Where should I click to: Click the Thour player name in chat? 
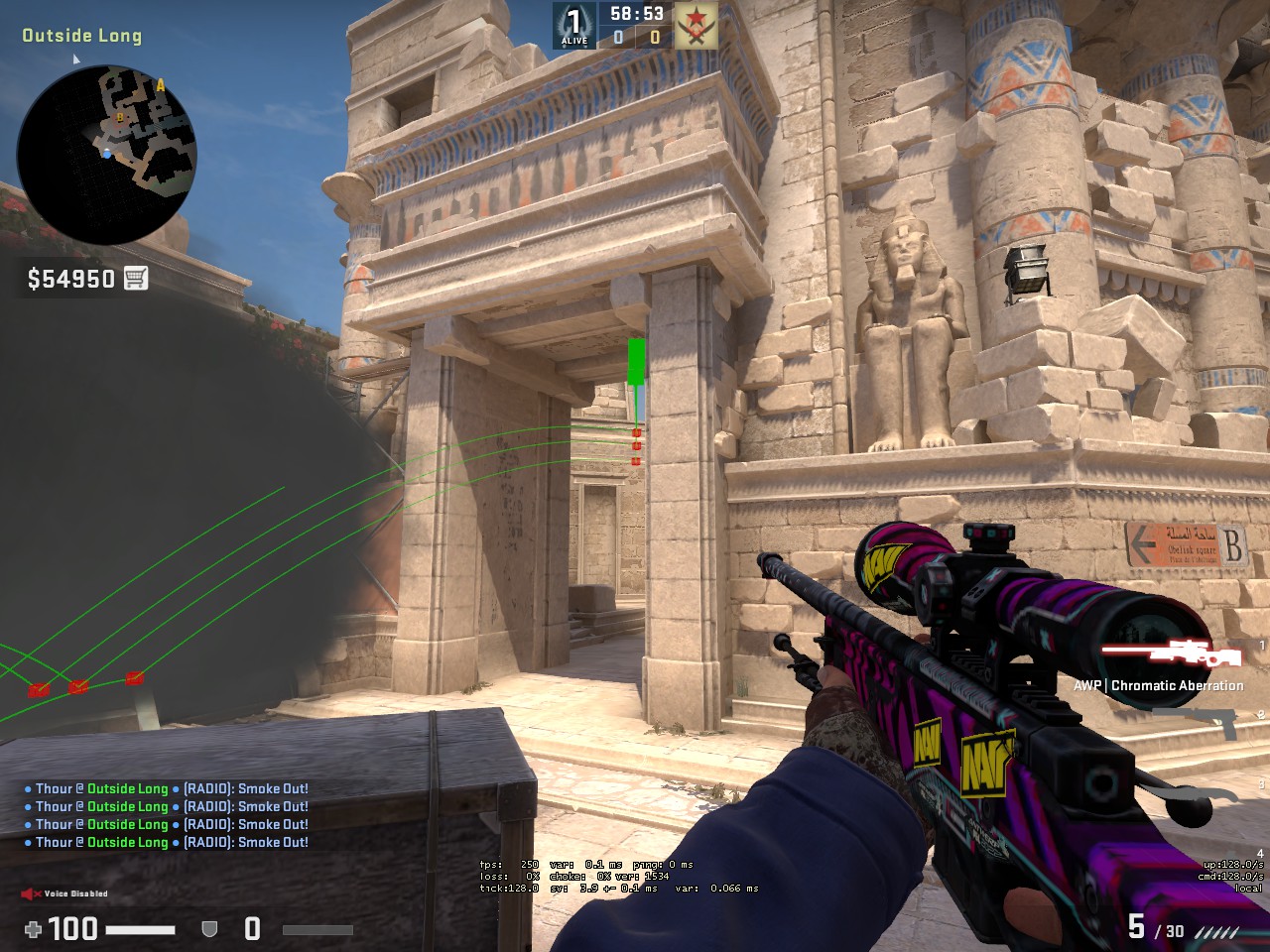56,788
